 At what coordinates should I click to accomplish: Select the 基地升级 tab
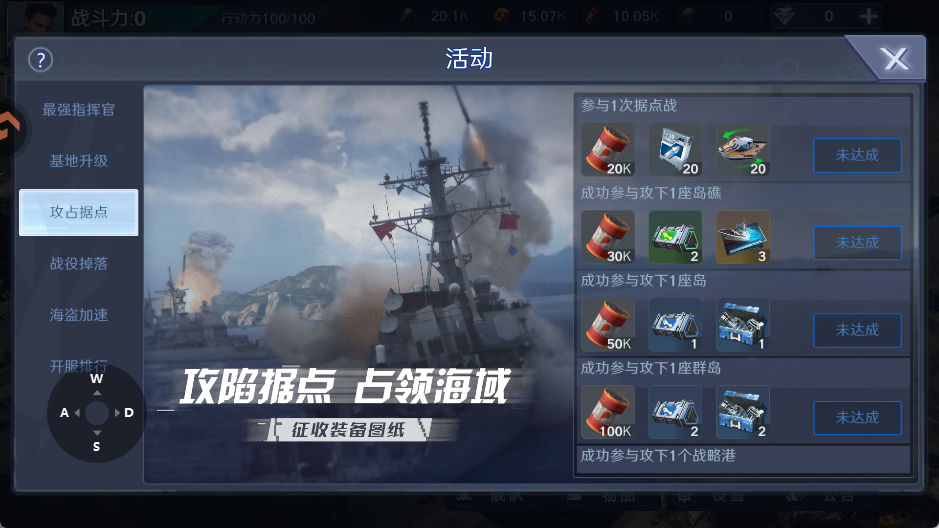coord(78,160)
